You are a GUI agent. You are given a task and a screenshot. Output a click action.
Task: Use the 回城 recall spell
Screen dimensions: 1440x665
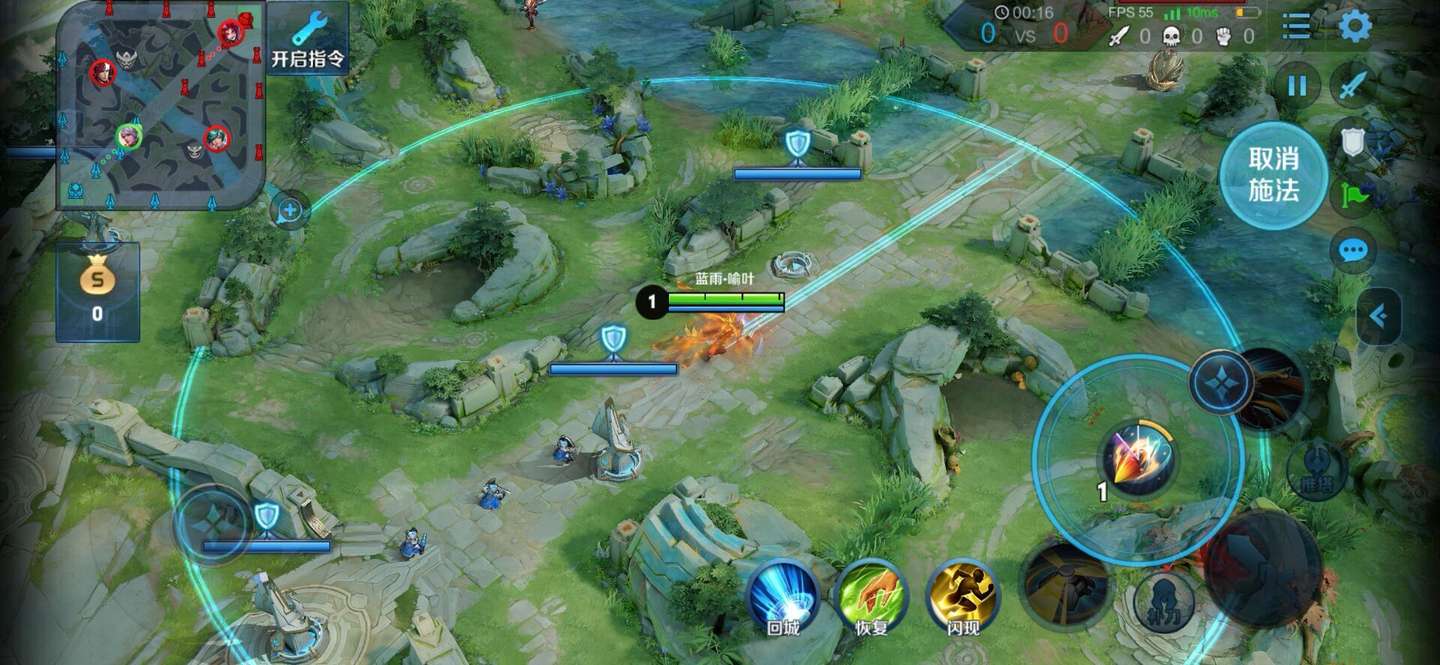[x=783, y=597]
